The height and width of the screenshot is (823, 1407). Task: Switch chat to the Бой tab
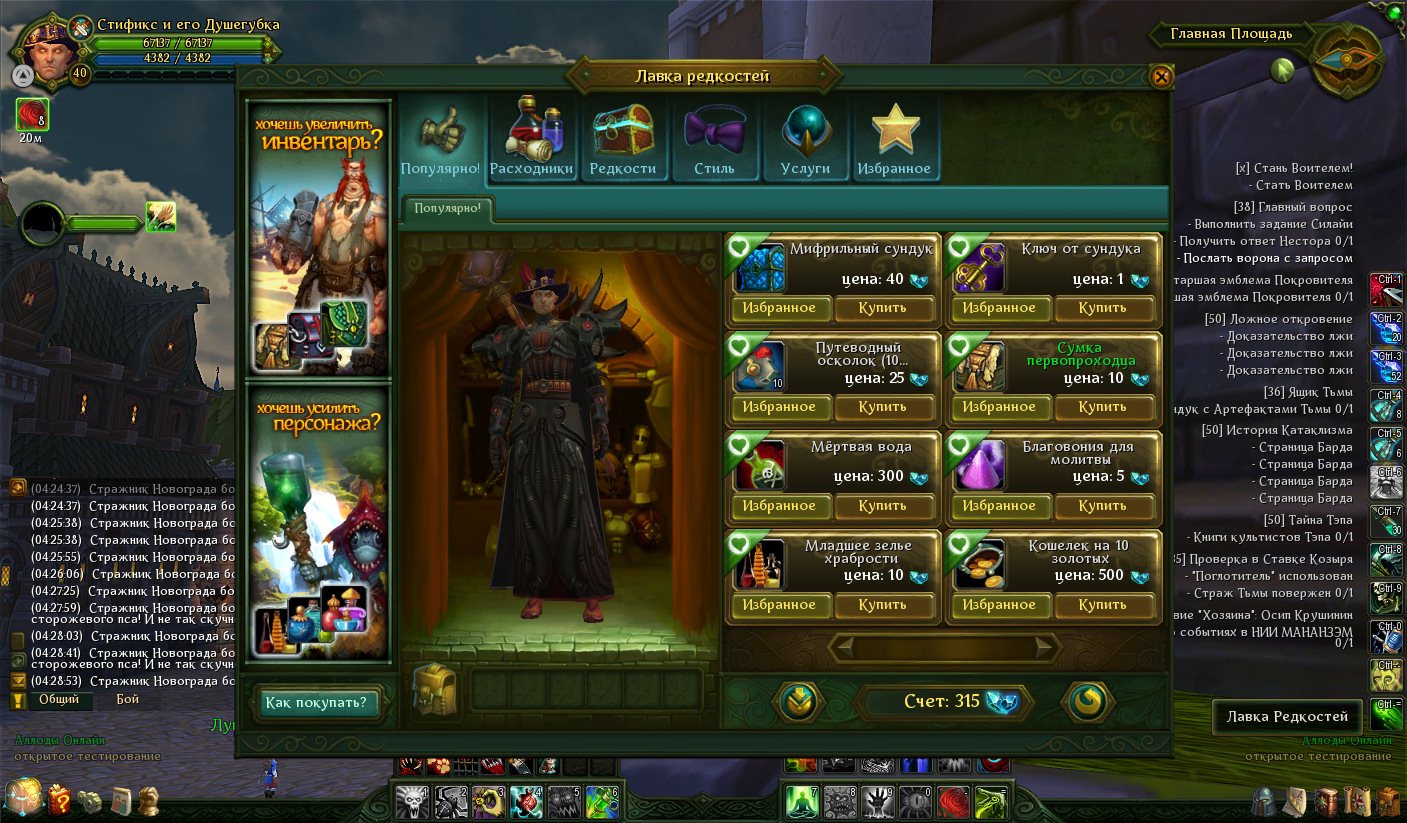[127, 700]
